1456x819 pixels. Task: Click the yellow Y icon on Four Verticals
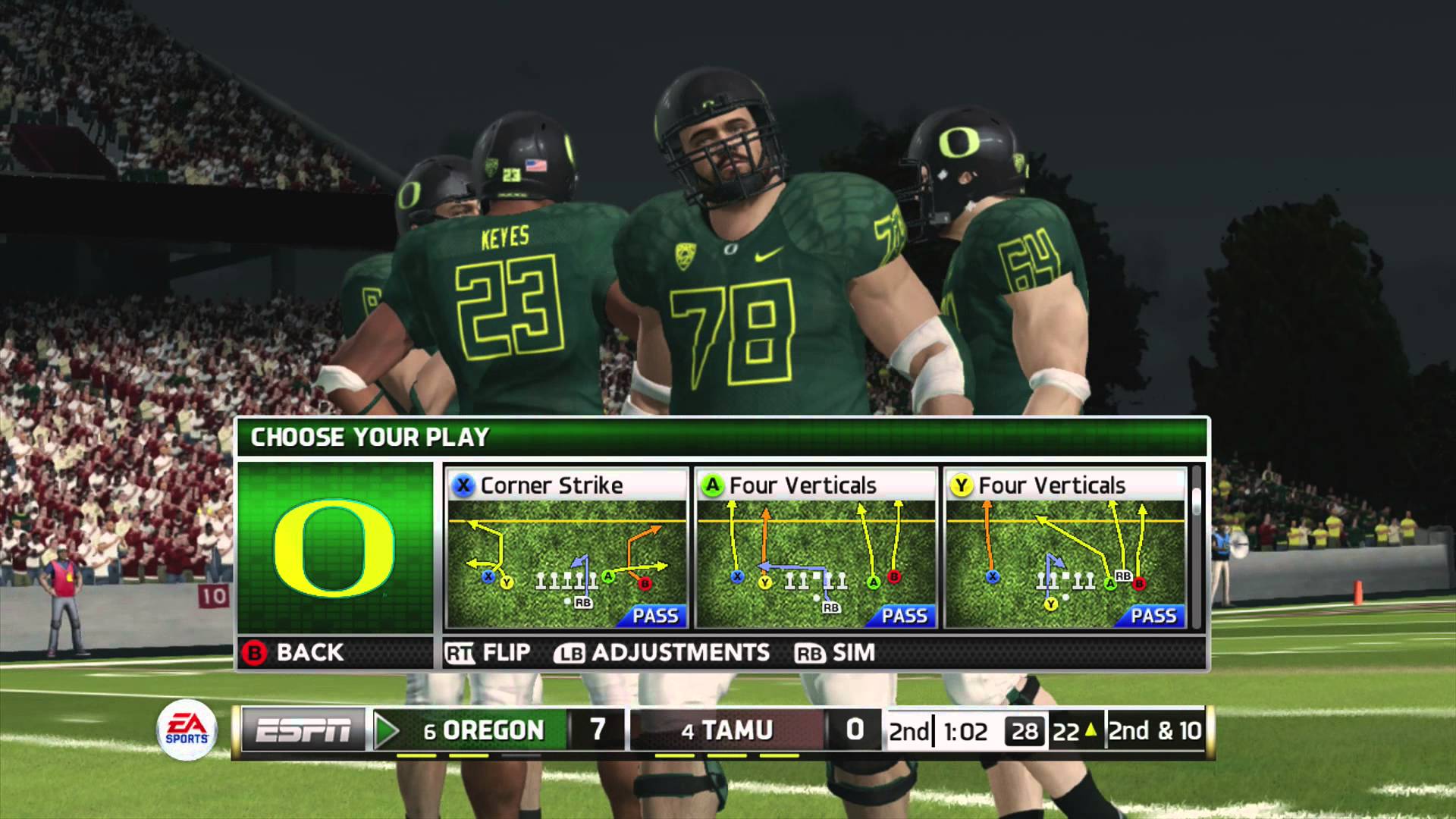click(963, 485)
